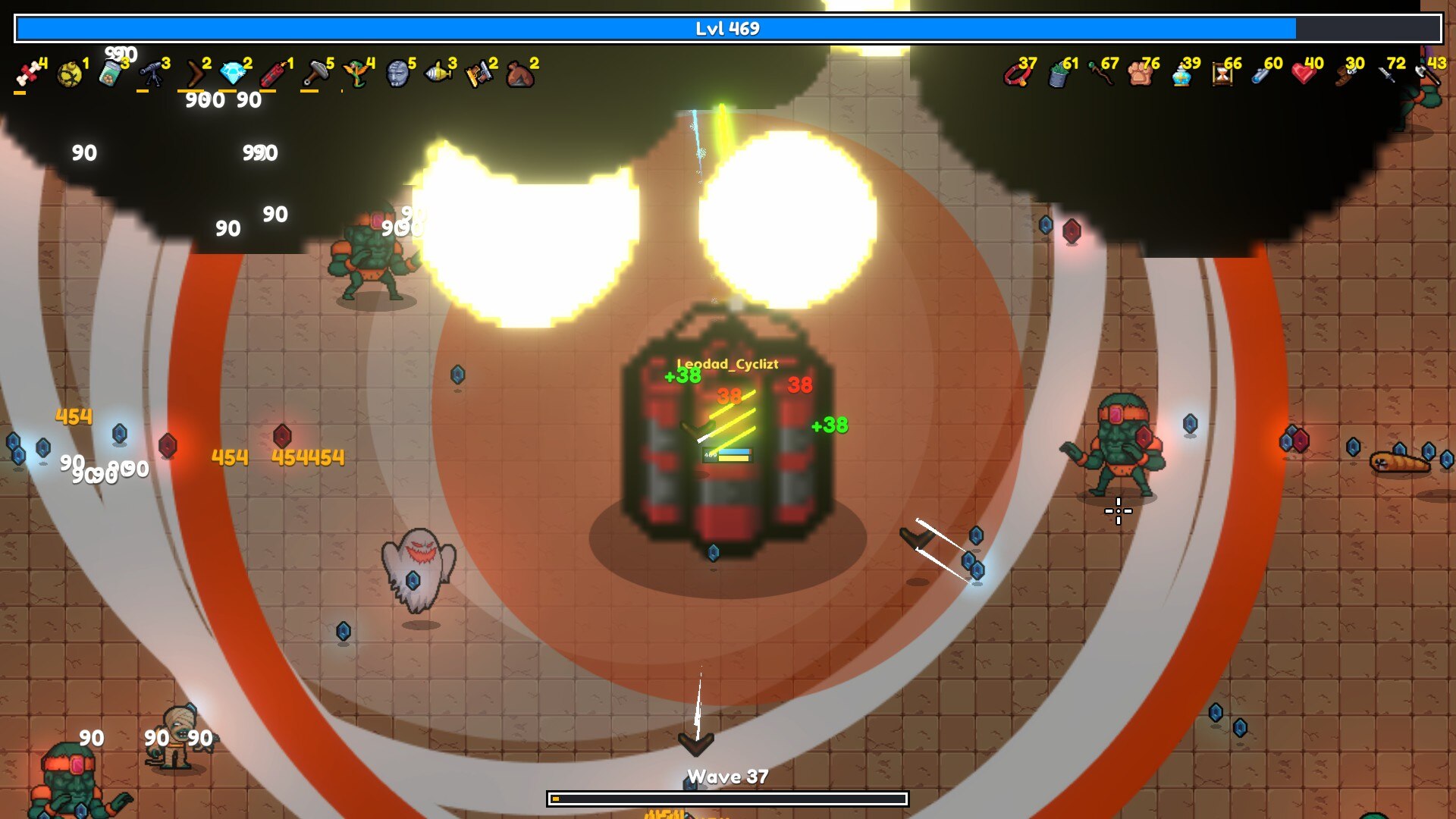
Task: Choose the blue potion flask icon
Action: pos(1181,74)
